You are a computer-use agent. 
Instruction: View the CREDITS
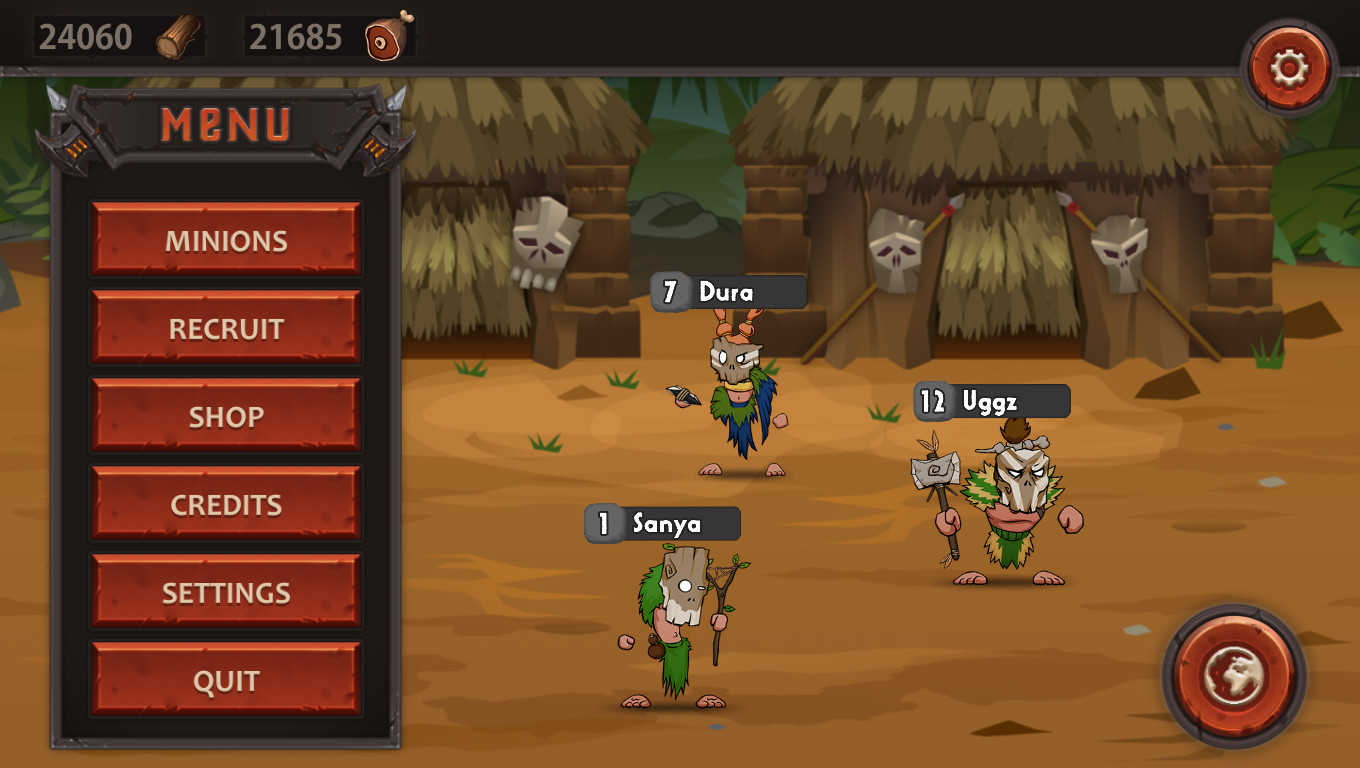pyautogui.click(x=225, y=504)
